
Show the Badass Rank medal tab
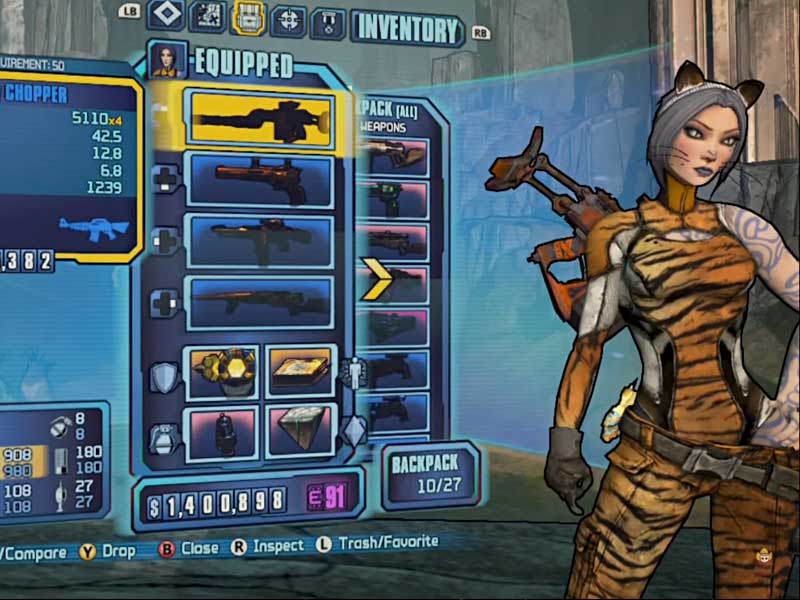click(328, 22)
